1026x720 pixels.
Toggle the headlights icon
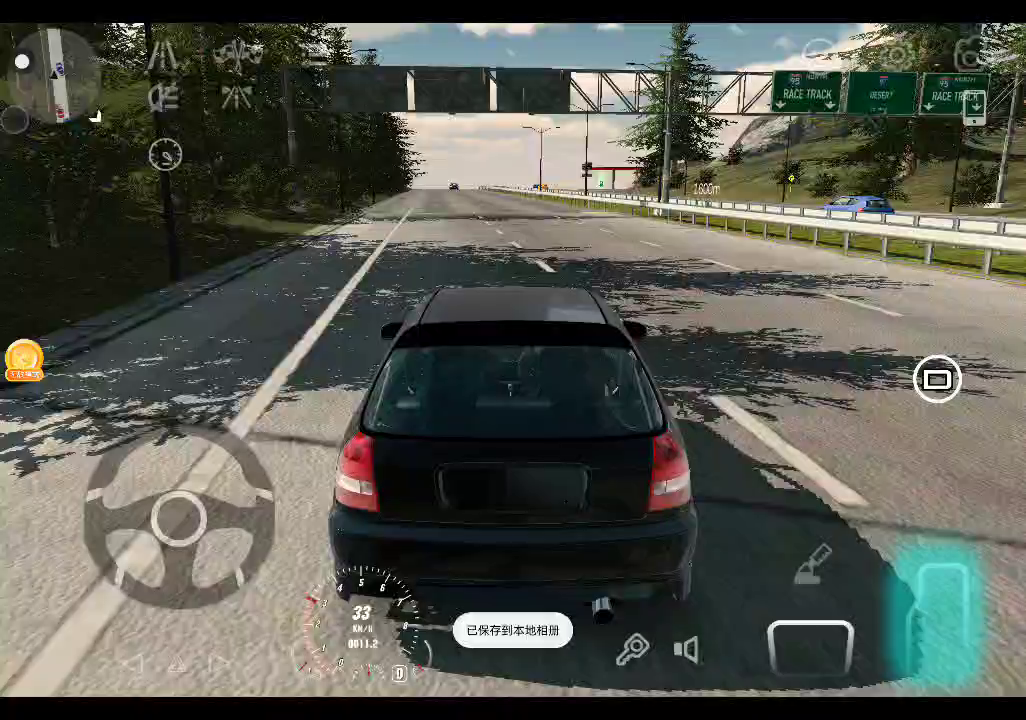tap(163, 97)
